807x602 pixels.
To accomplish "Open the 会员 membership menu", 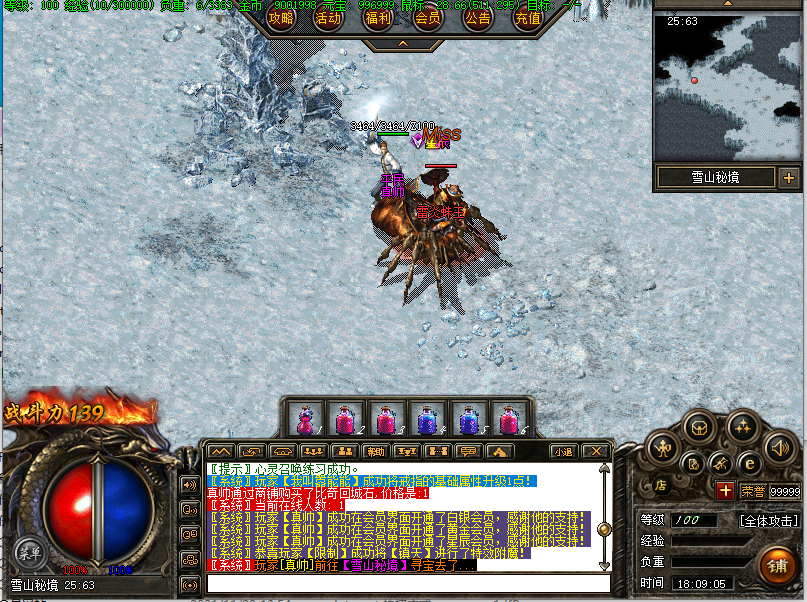I will tap(428, 17).
